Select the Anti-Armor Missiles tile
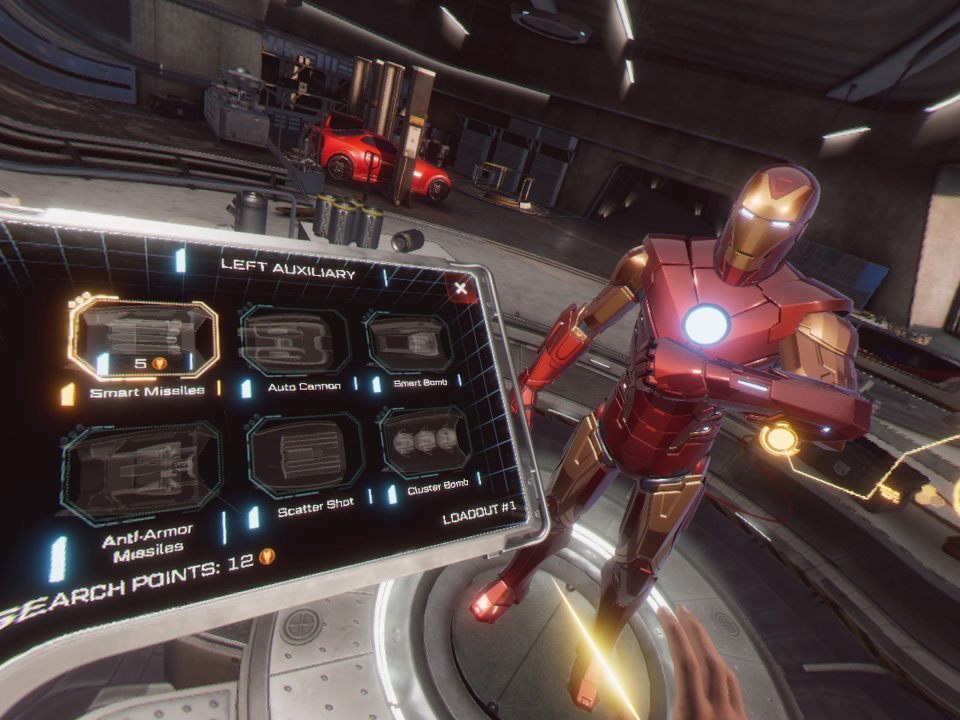 [x=141, y=470]
